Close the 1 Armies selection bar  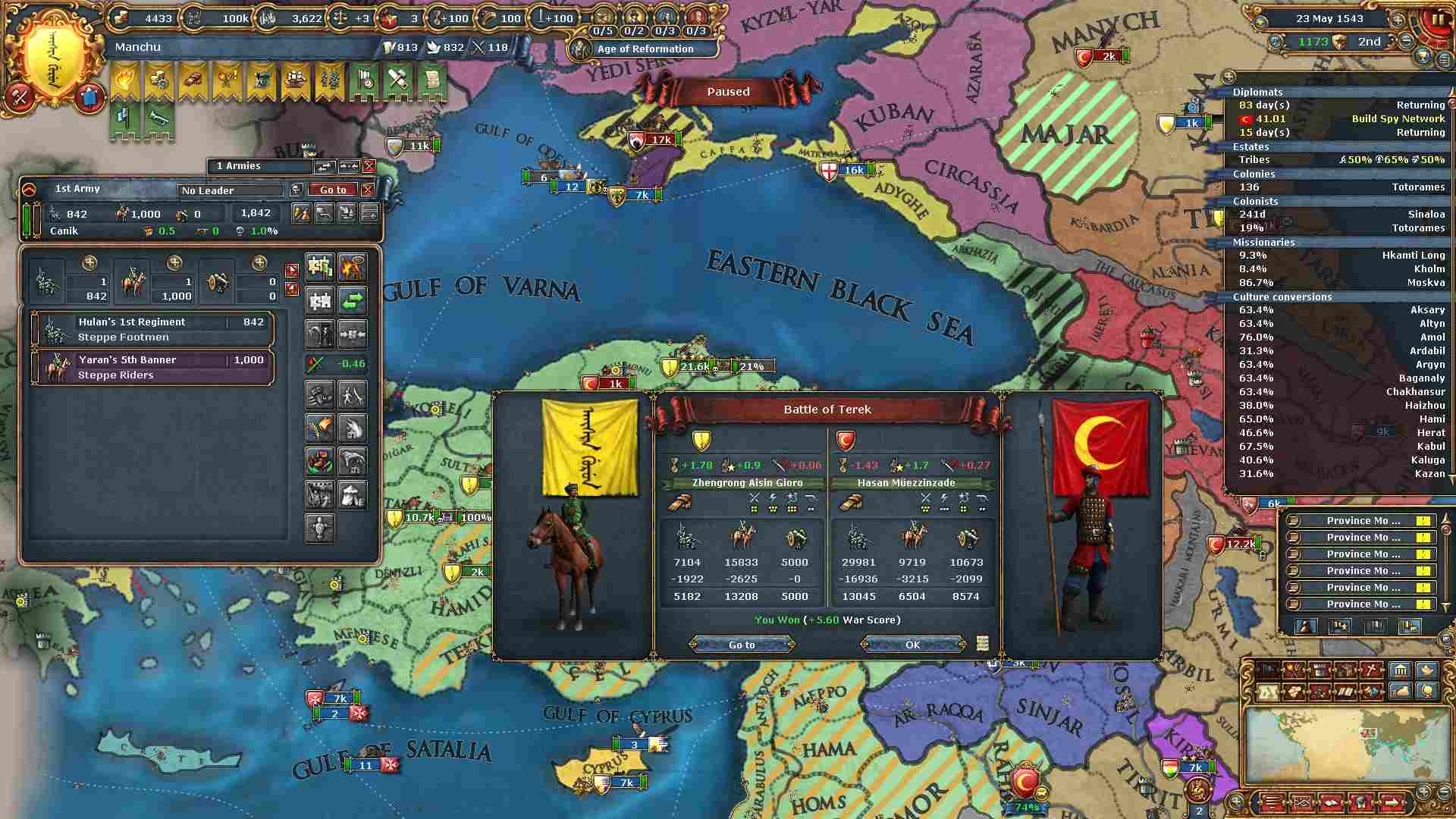369,166
